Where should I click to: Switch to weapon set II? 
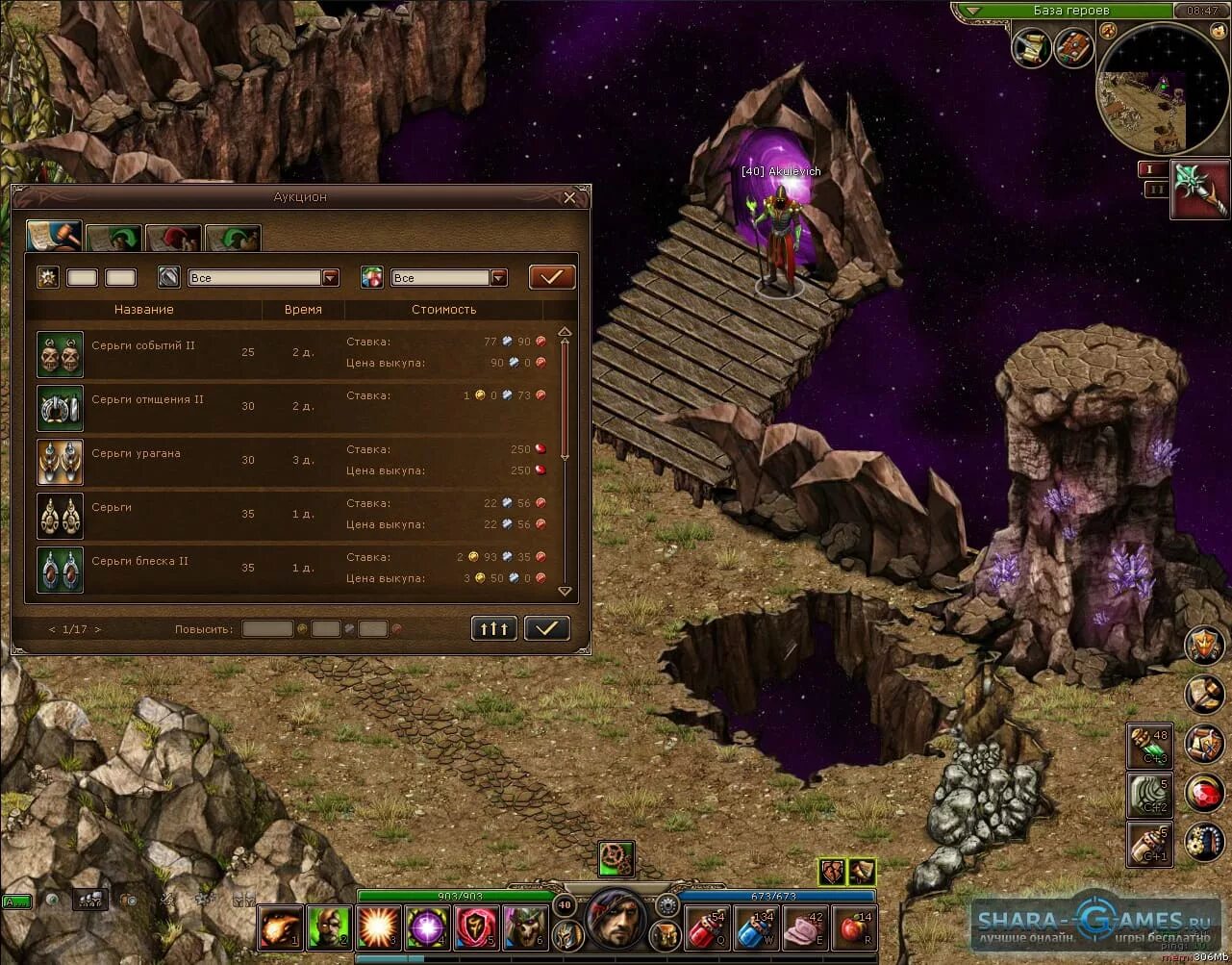1154,190
